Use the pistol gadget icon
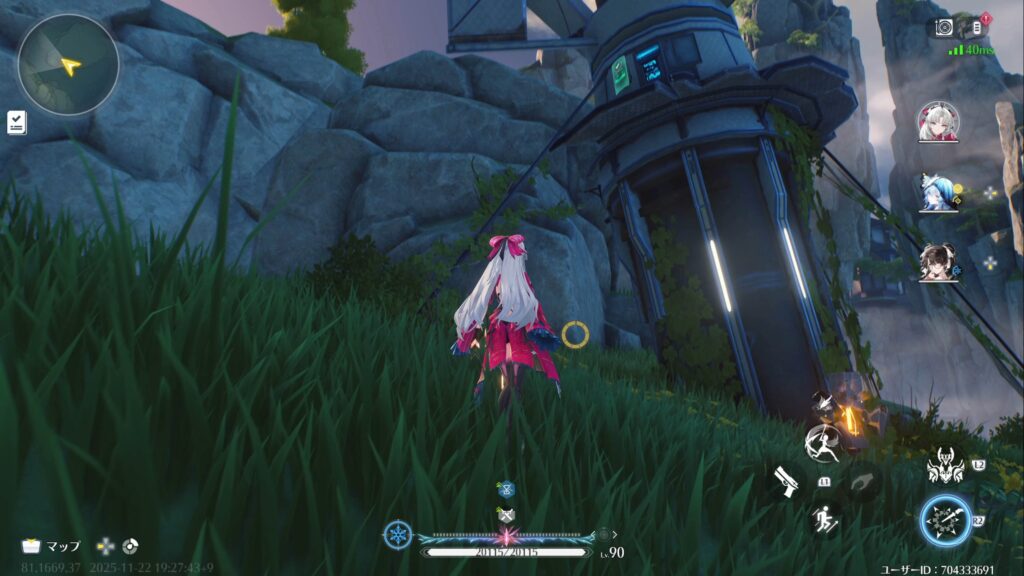1024x576 pixels. 783,481
